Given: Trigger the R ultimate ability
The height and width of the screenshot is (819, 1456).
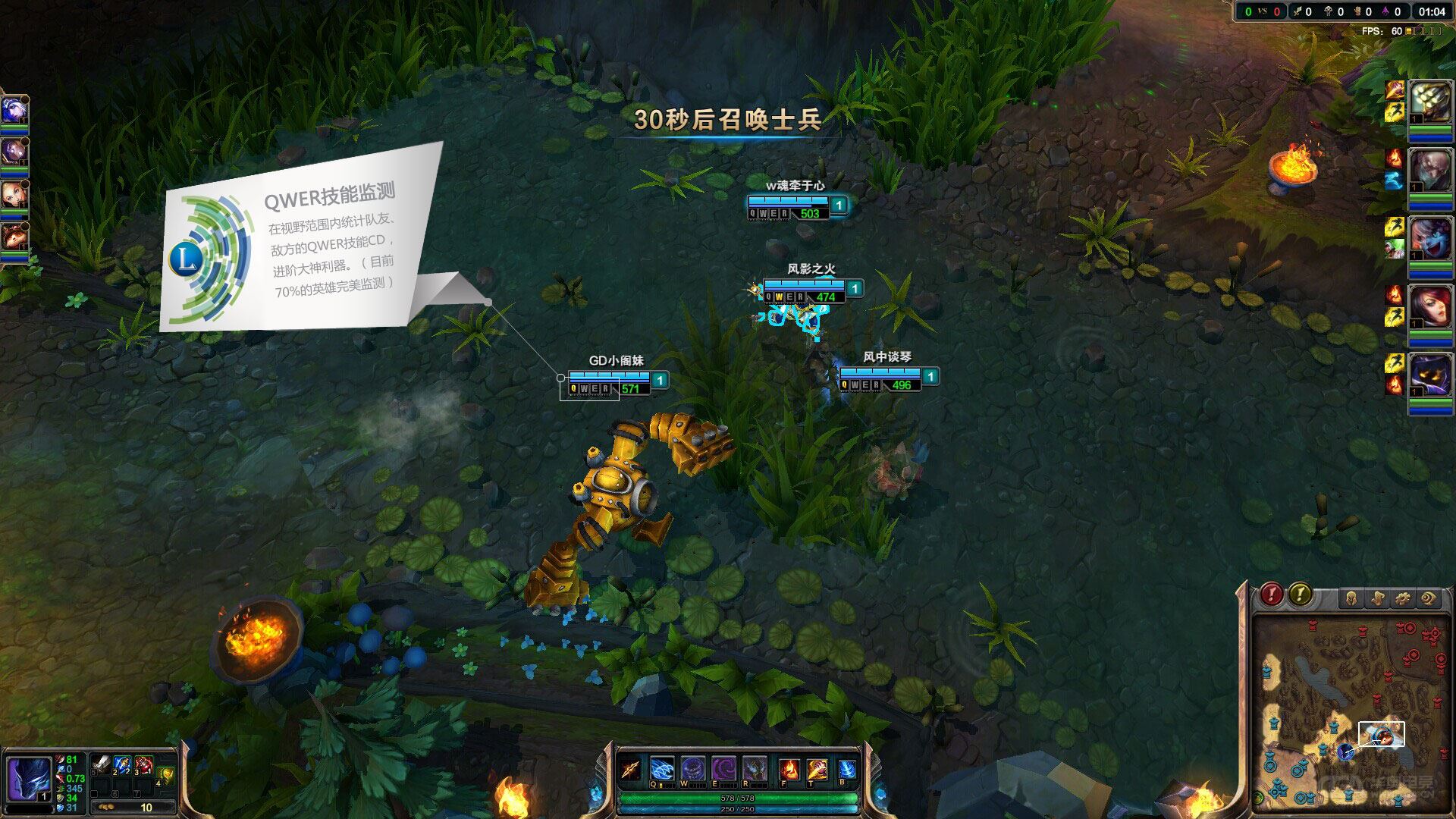Looking at the screenshot, I should 755,769.
